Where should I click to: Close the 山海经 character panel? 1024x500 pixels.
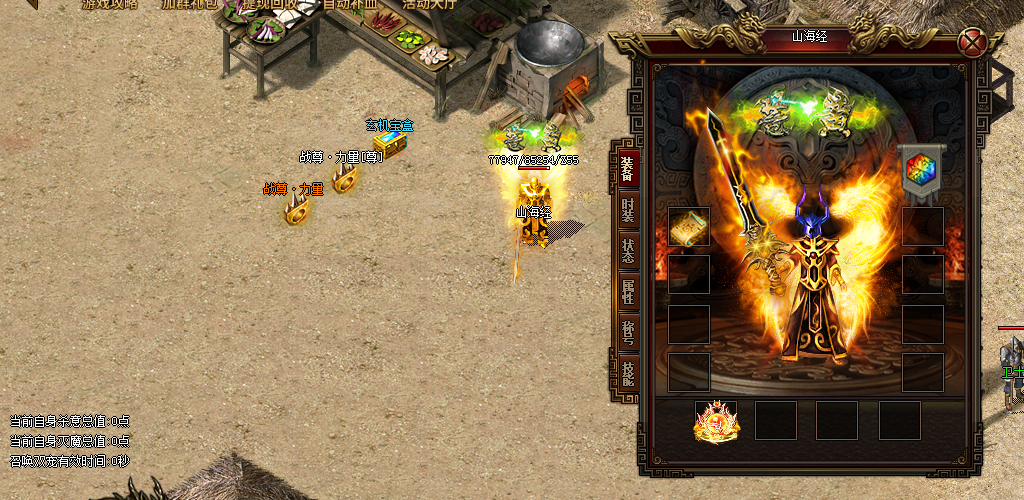(971, 43)
